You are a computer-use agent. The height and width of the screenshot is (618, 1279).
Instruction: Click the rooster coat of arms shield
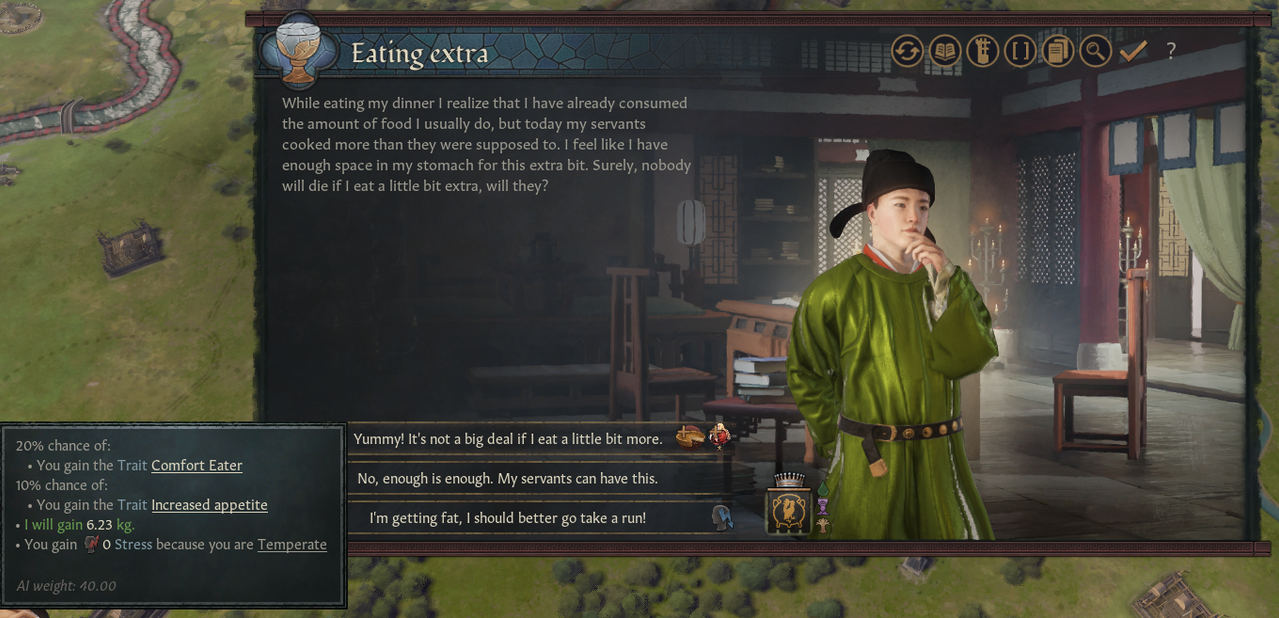(x=789, y=510)
